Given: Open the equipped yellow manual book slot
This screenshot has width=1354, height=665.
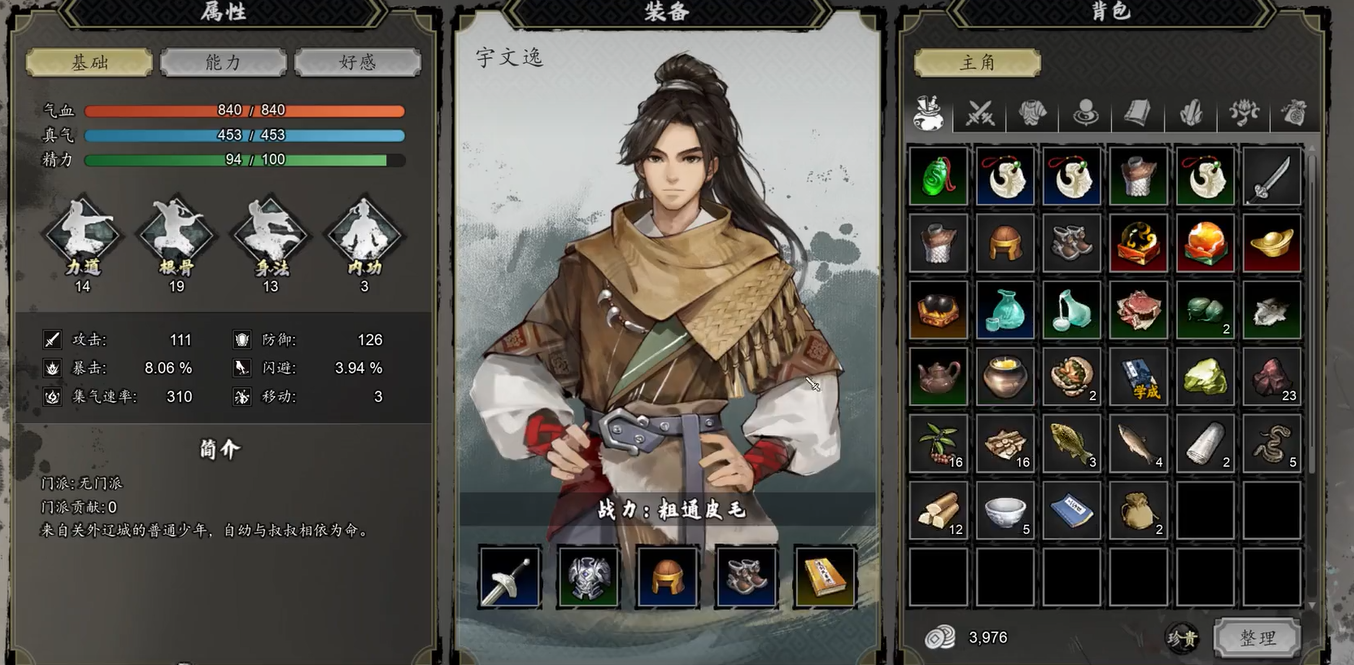Looking at the screenshot, I should (825, 577).
